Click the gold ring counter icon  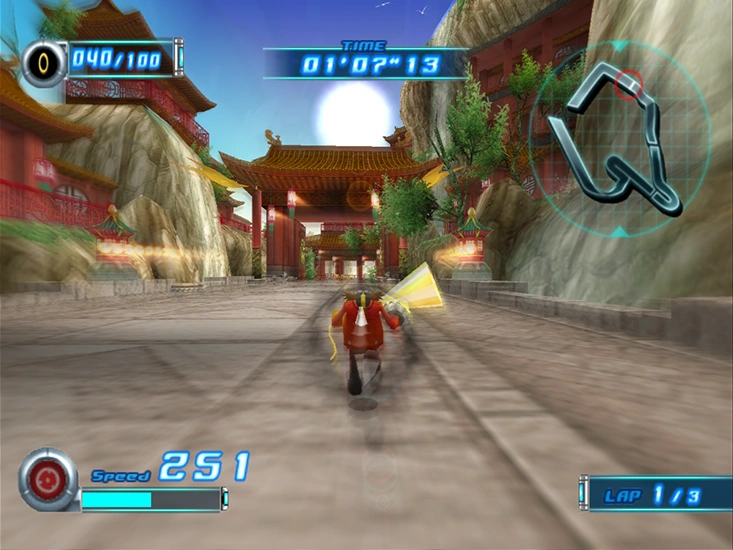[x=44, y=63]
